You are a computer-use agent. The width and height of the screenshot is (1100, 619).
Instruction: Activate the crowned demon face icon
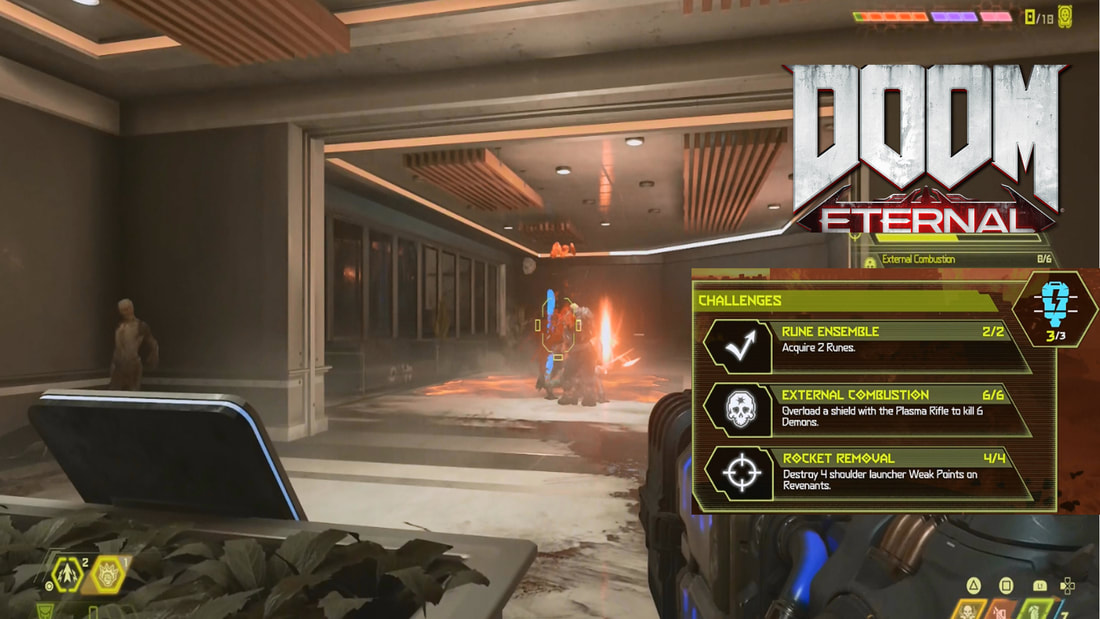pos(107,574)
